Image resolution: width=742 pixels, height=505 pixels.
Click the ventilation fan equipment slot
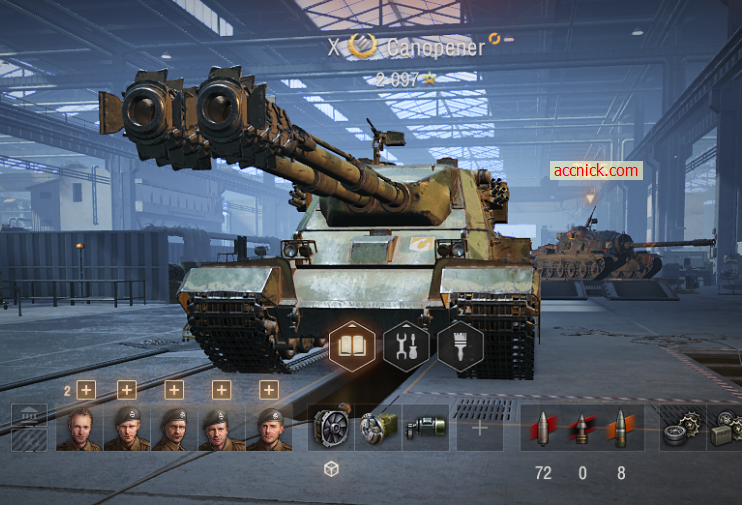coord(331,427)
